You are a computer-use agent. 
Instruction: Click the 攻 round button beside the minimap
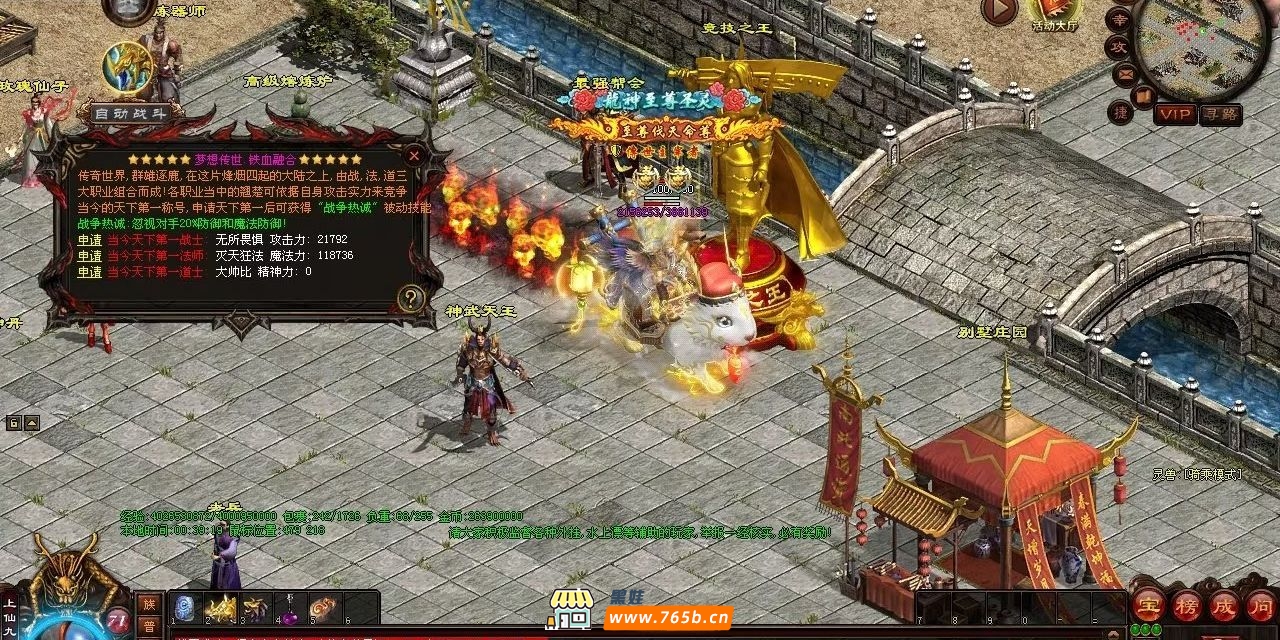[1118, 46]
